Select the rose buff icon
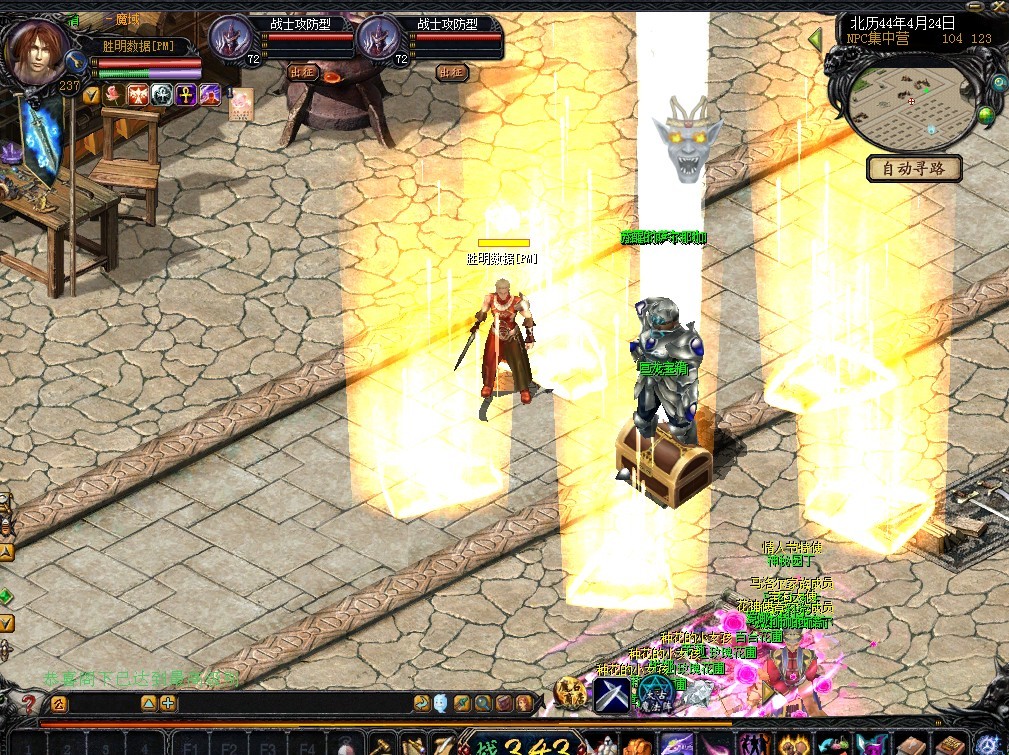This screenshot has height=755, width=1009. (x=113, y=95)
